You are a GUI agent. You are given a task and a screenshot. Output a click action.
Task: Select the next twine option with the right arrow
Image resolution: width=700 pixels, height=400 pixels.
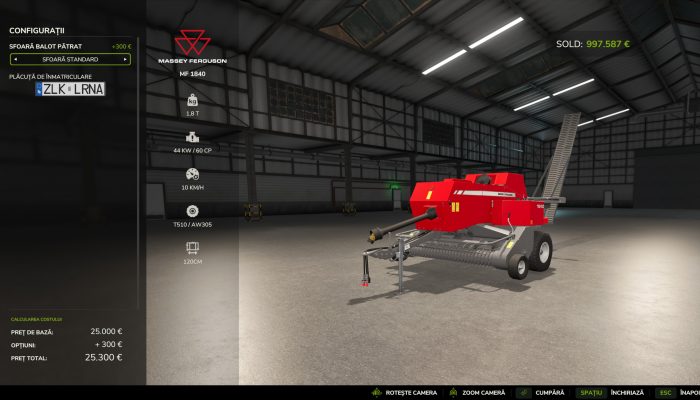click(126, 59)
